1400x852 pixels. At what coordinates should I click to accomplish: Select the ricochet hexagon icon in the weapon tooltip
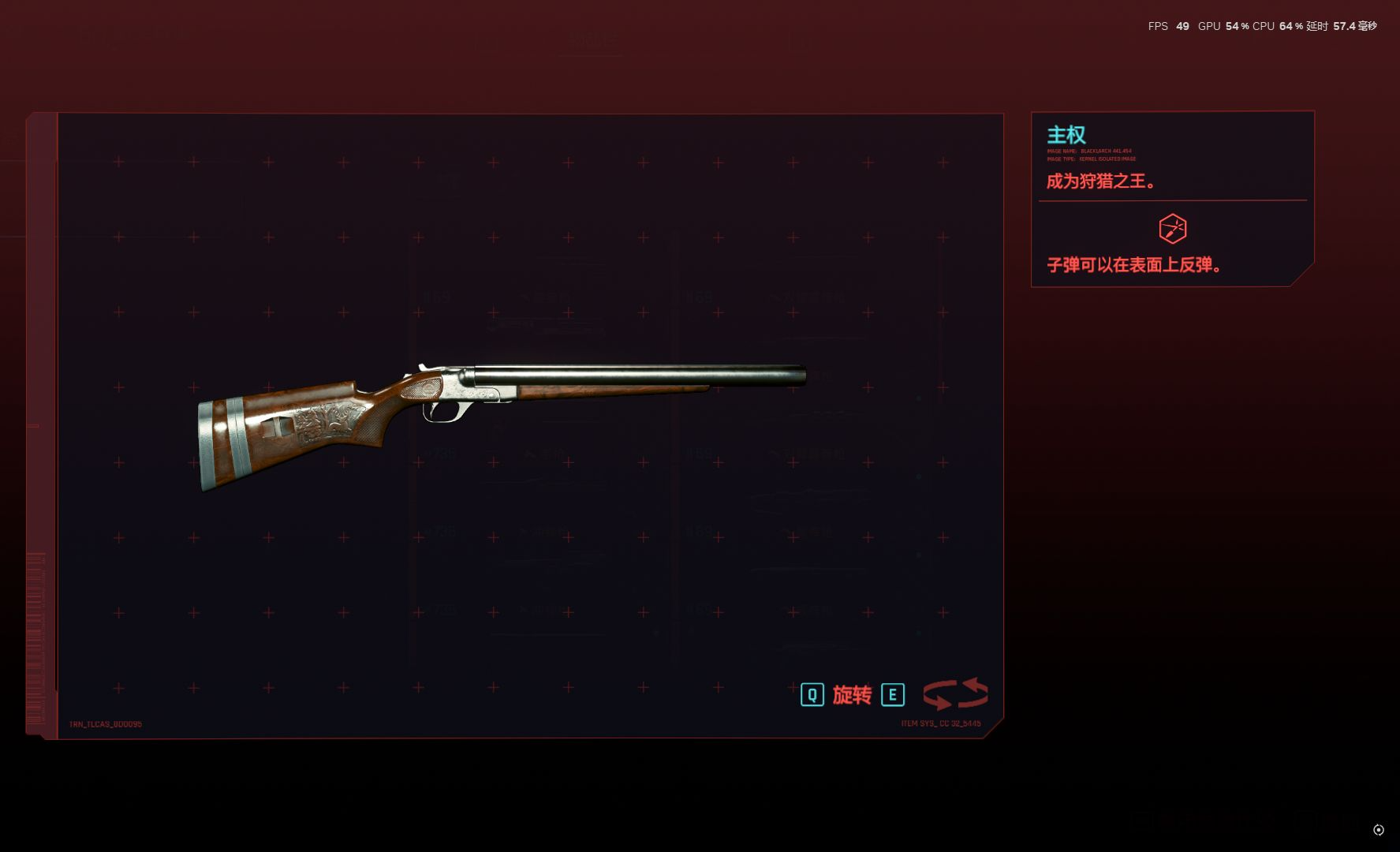1172,229
